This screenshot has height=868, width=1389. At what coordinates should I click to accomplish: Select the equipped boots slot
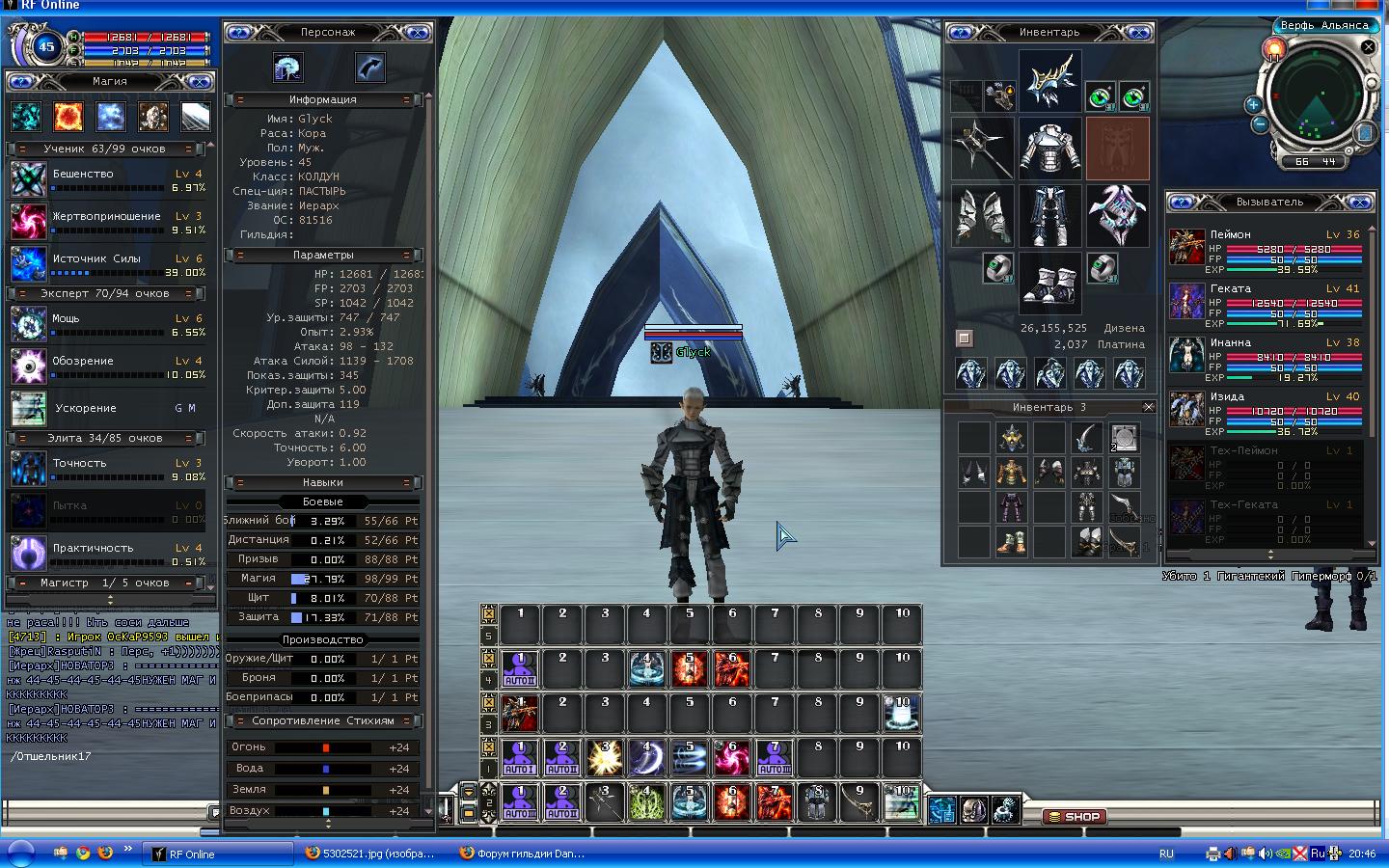coord(1049,283)
